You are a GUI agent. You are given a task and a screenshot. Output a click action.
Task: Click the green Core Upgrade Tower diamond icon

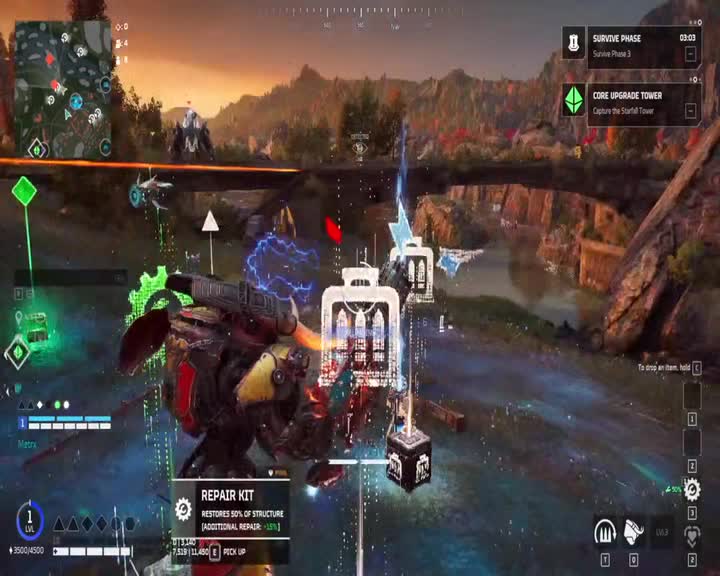pyautogui.click(x=573, y=101)
